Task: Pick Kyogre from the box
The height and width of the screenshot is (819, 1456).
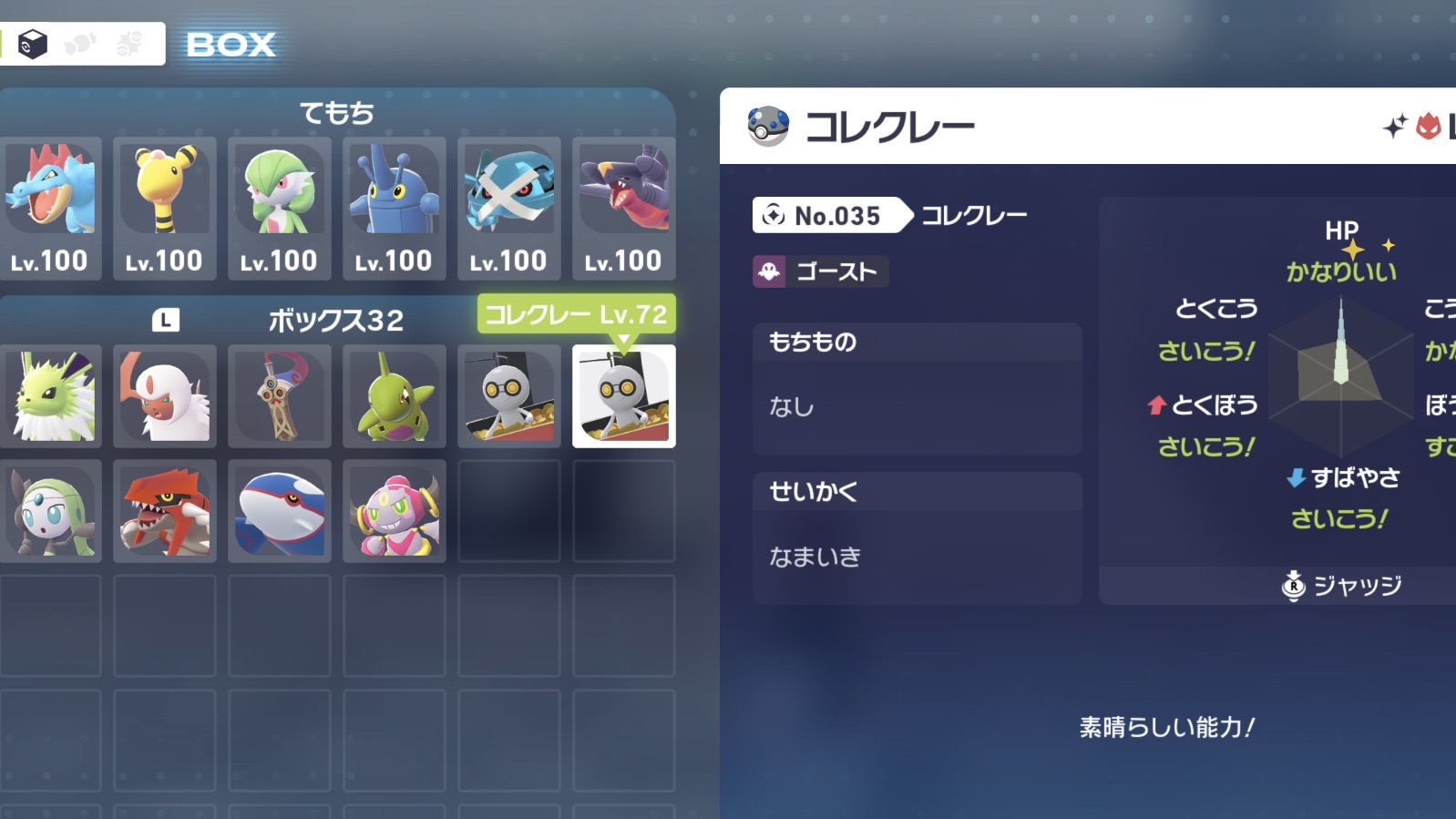Action: click(280, 511)
